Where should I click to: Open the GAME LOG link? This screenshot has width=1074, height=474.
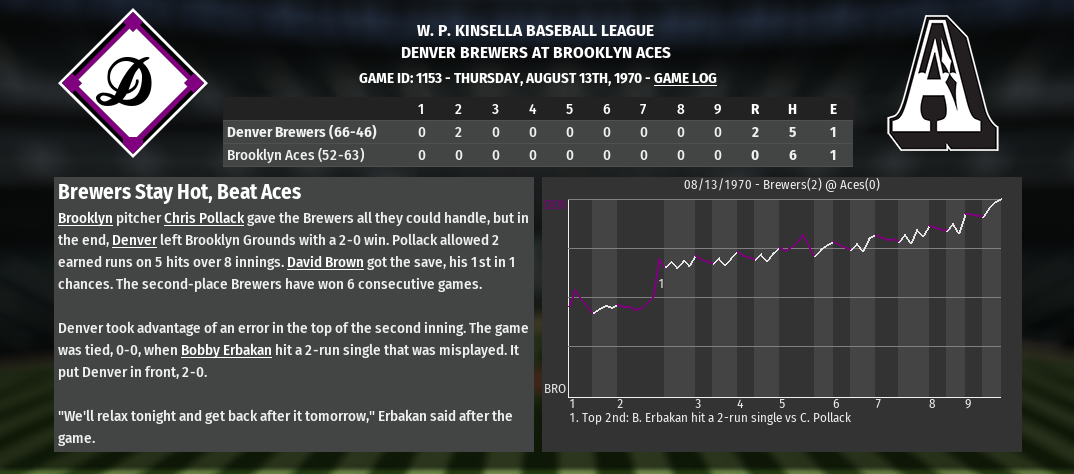685,78
